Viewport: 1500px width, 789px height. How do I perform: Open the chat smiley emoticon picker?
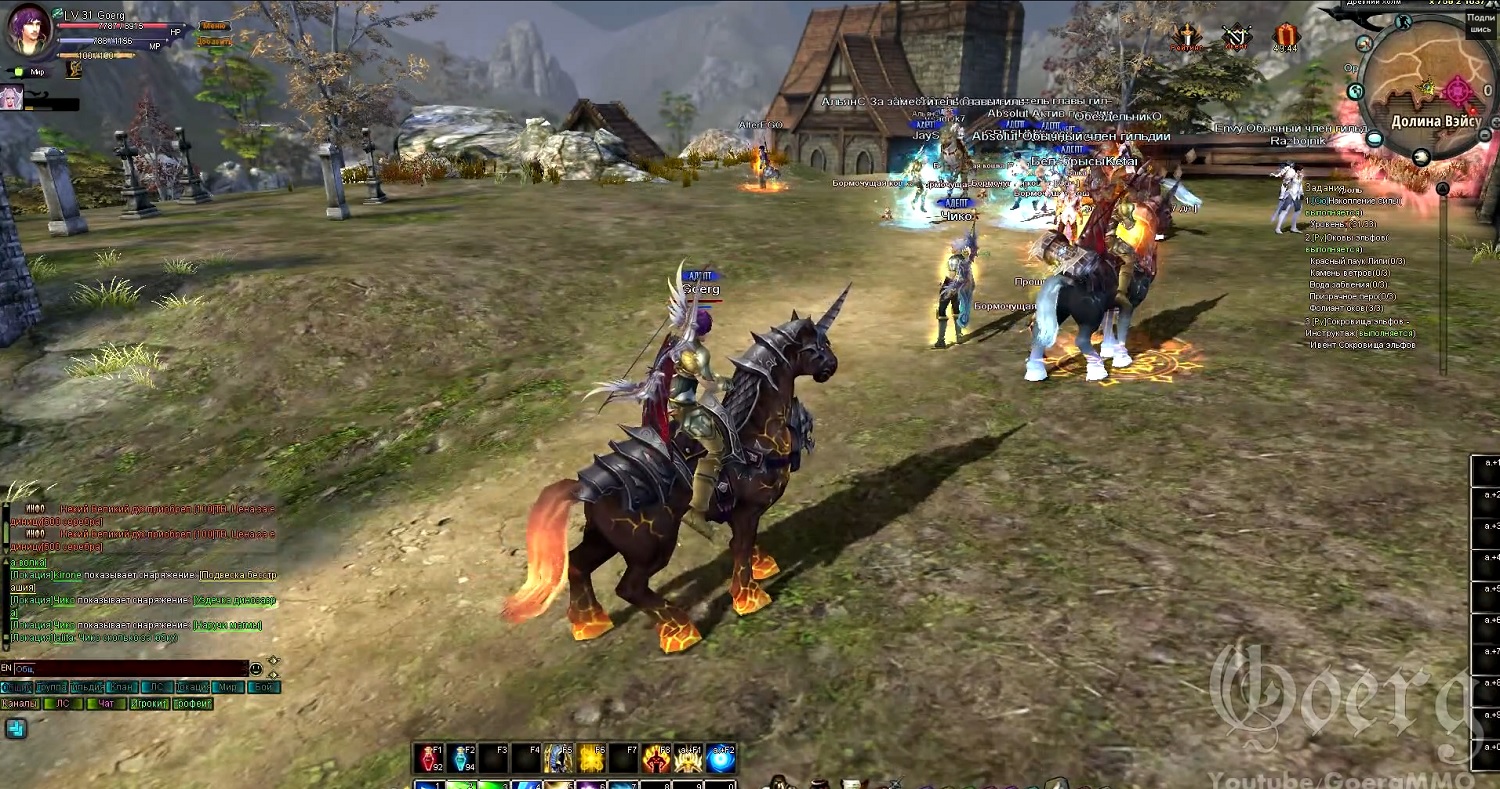[x=256, y=668]
